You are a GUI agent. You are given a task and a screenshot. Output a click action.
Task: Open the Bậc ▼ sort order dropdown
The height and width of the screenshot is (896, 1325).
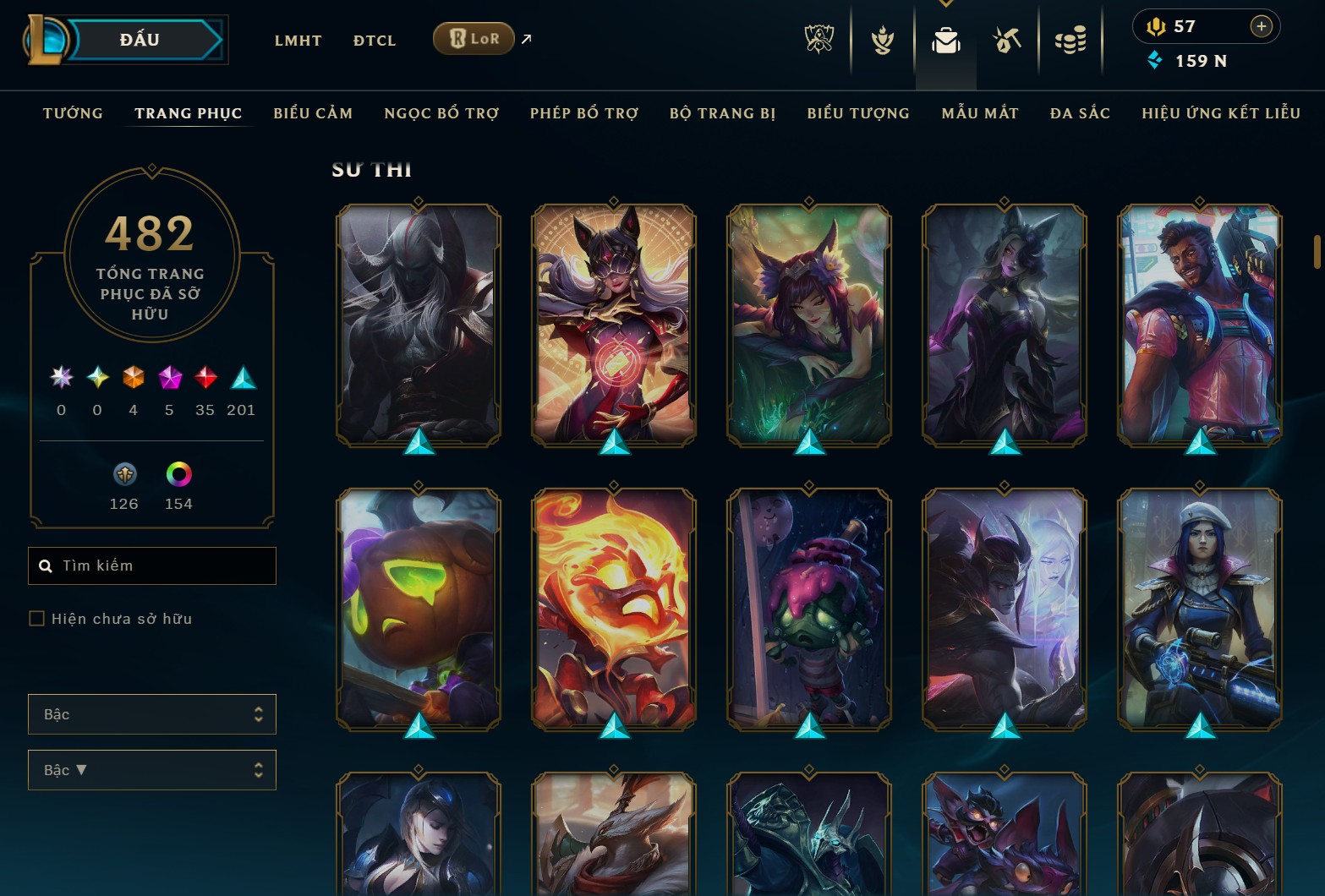click(x=152, y=770)
